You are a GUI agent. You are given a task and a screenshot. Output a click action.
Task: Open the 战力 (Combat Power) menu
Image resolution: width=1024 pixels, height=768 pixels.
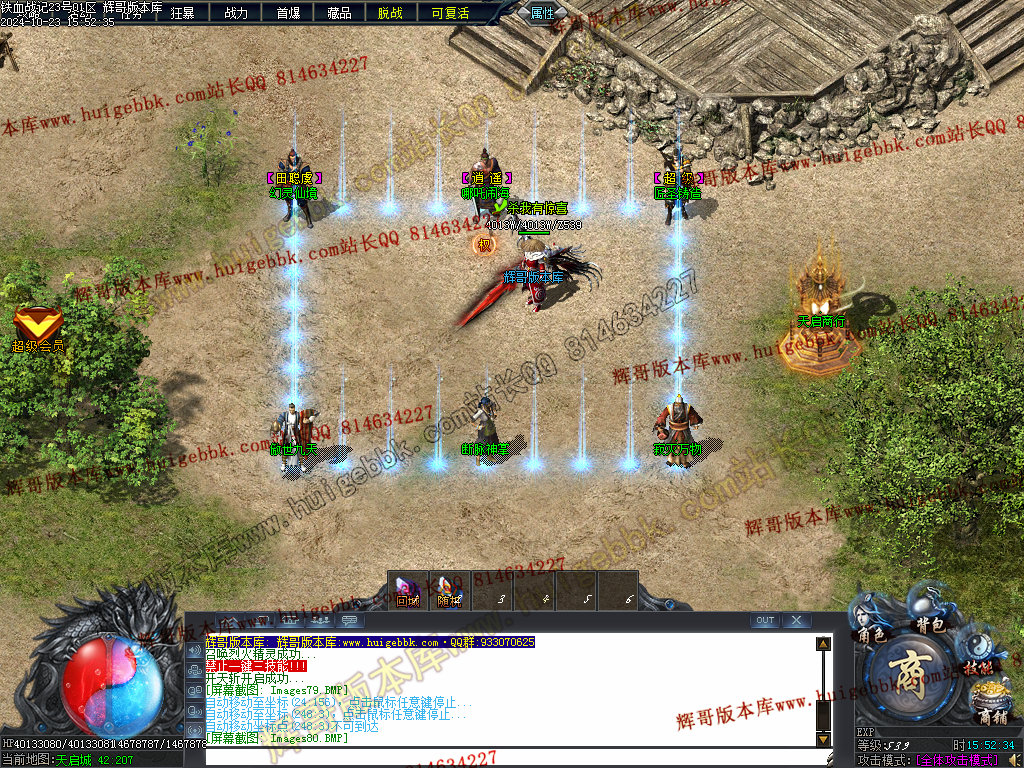(x=236, y=13)
